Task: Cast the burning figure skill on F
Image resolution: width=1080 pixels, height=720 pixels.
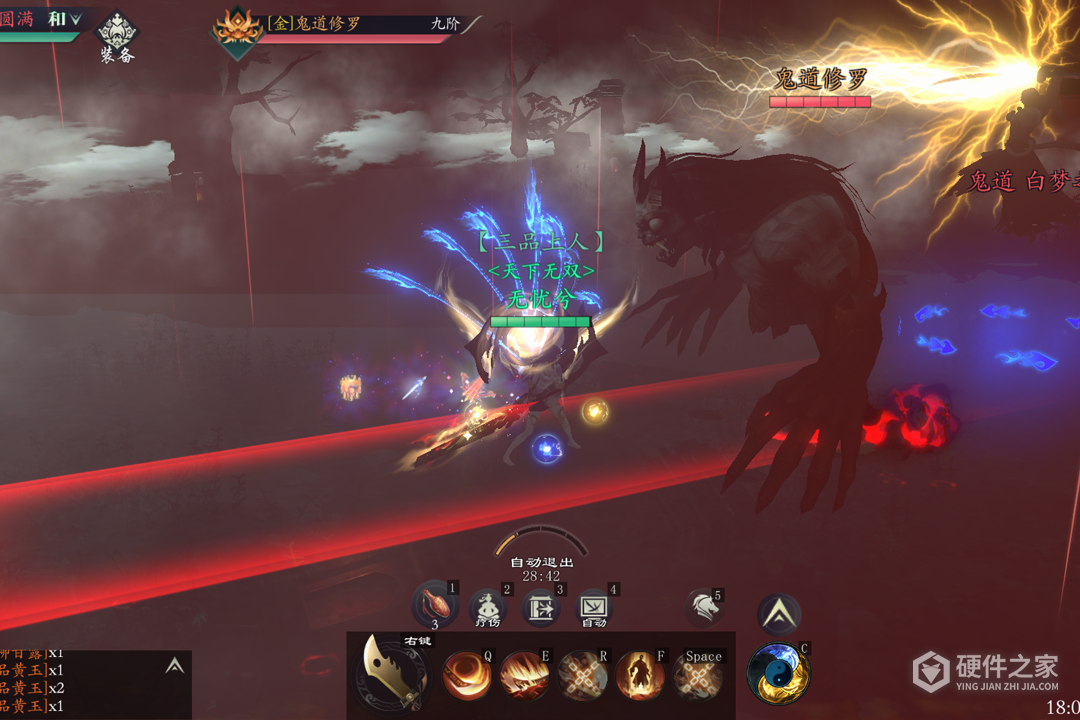Action: [x=640, y=676]
